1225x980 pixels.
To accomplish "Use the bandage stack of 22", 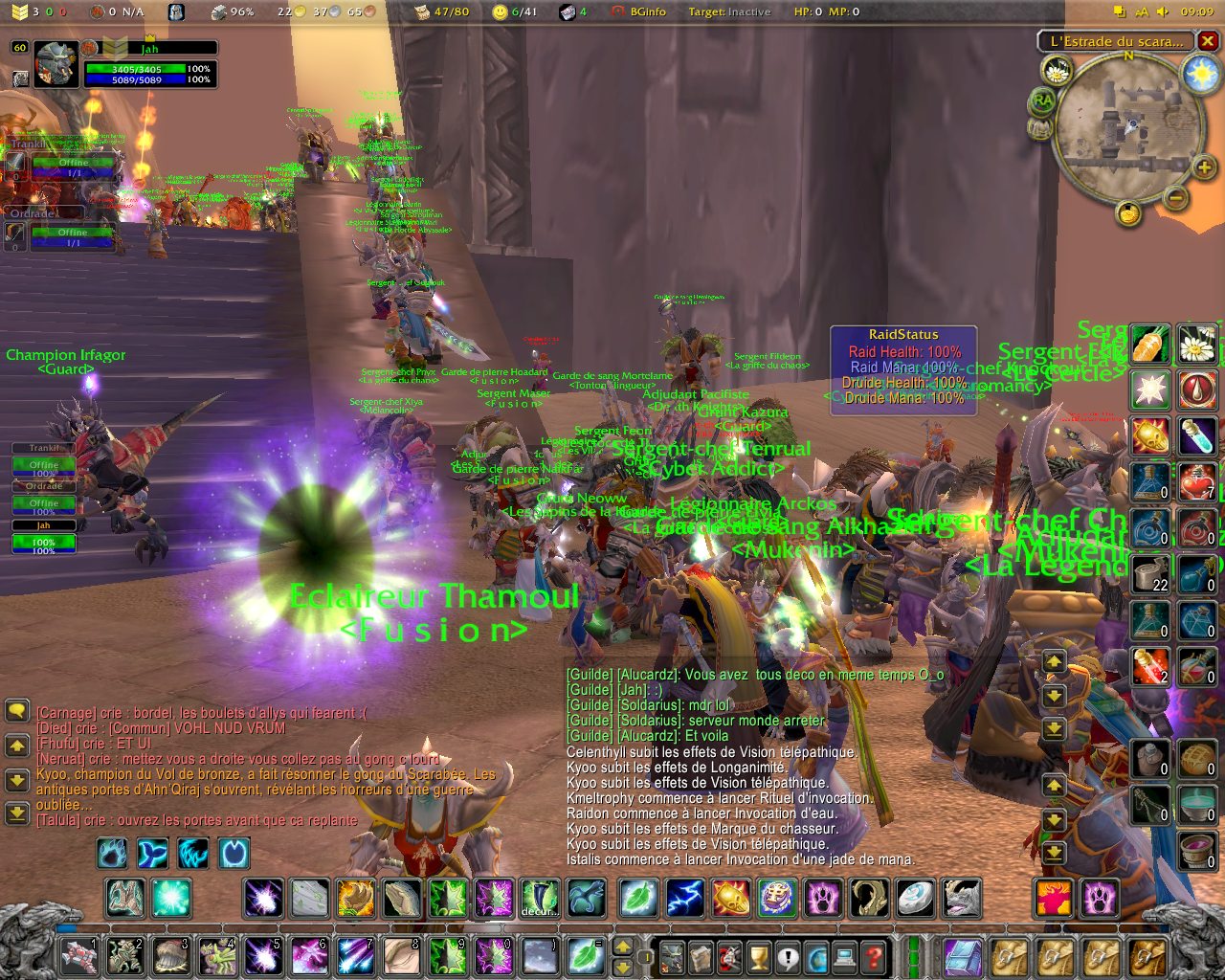I will (x=1150, y=574).
